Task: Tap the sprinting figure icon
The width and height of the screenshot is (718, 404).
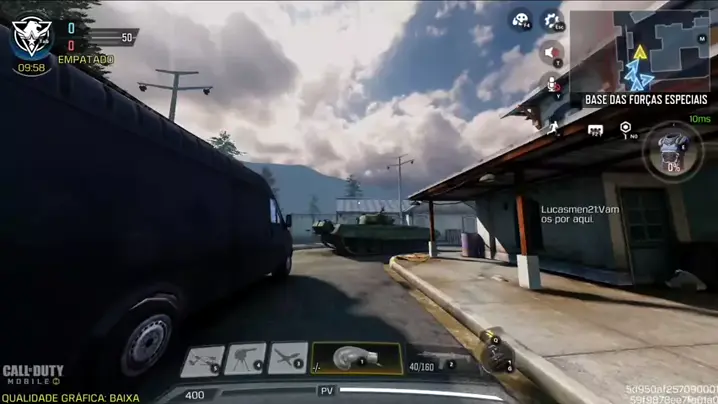Action: (x=553, y=128)
